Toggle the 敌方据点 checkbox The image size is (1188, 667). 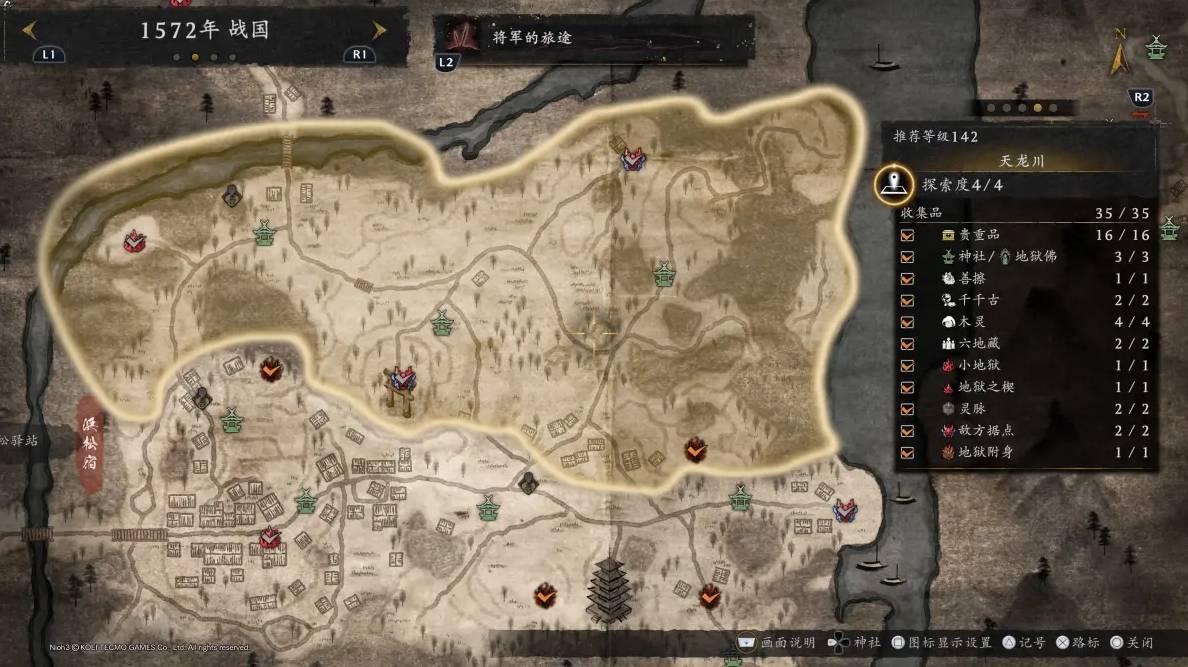tap(907, 431)
